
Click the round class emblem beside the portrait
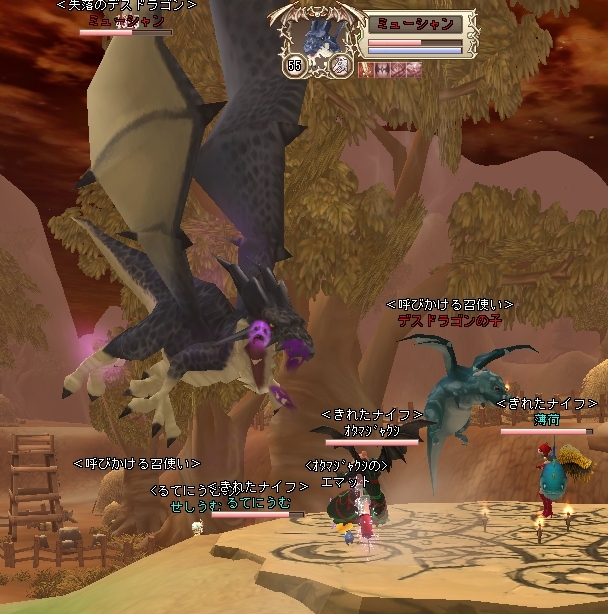tap(340, 66)
